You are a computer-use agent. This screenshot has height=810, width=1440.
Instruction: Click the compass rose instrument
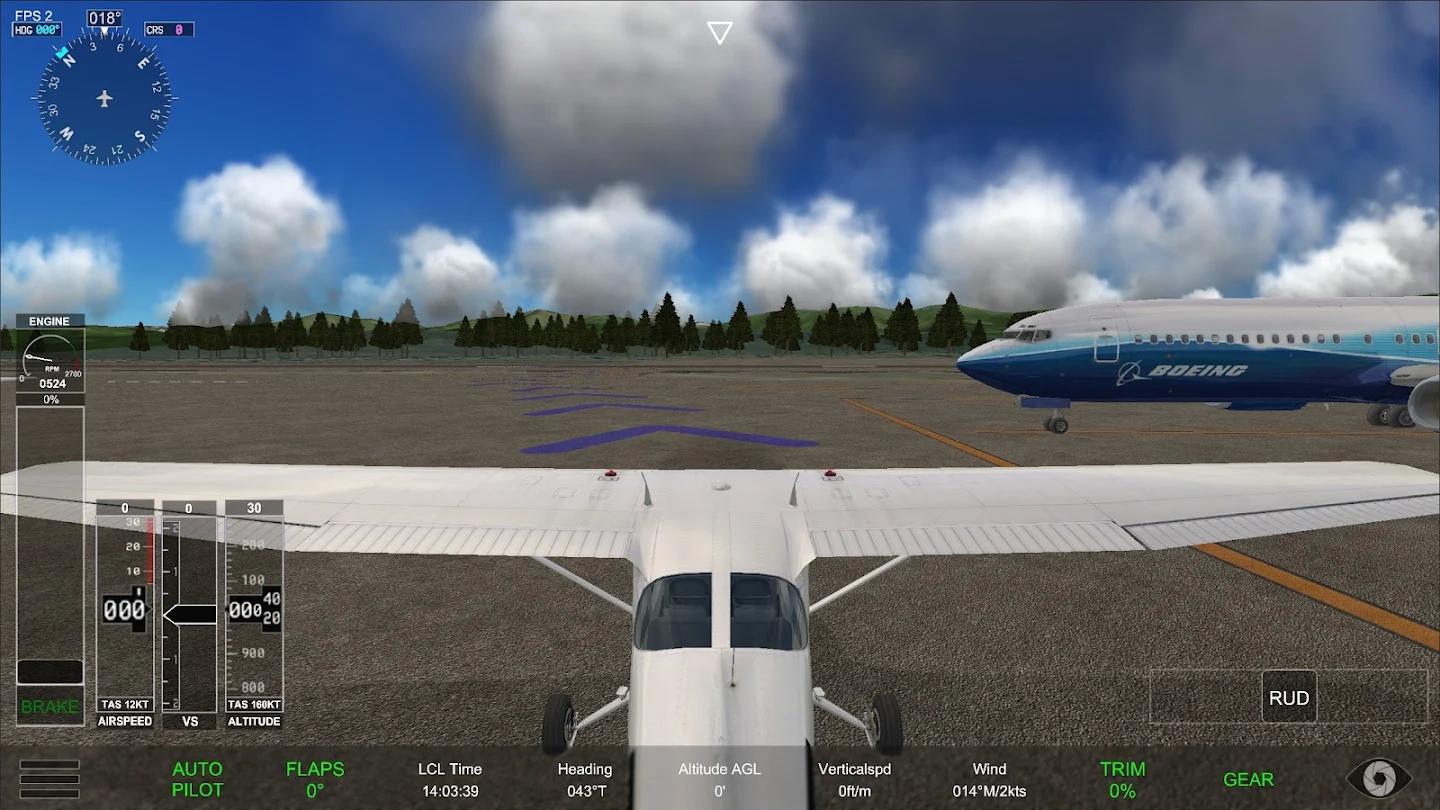[105, 95]
